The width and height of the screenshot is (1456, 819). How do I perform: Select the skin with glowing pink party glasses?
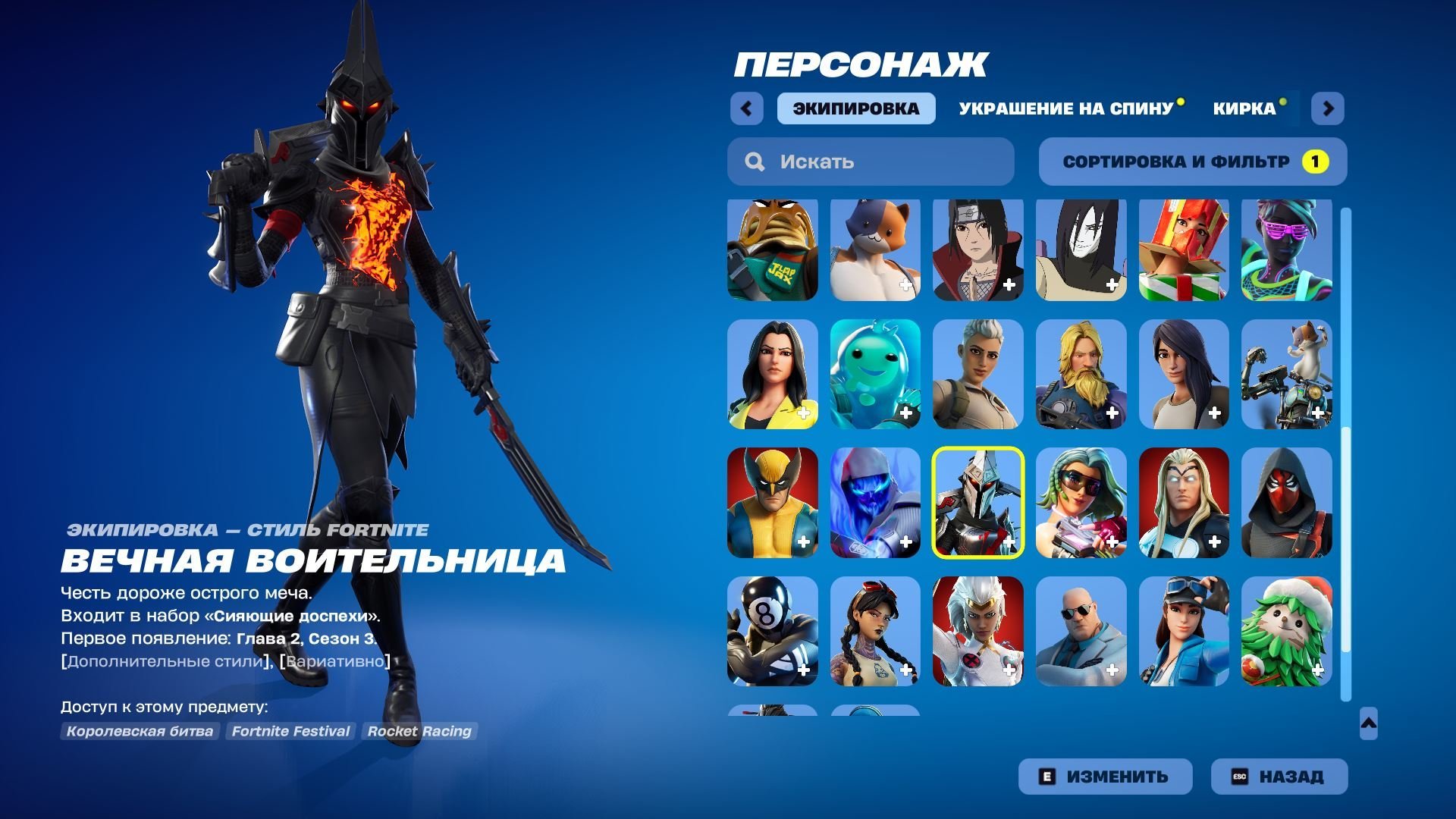point(1287,249)
